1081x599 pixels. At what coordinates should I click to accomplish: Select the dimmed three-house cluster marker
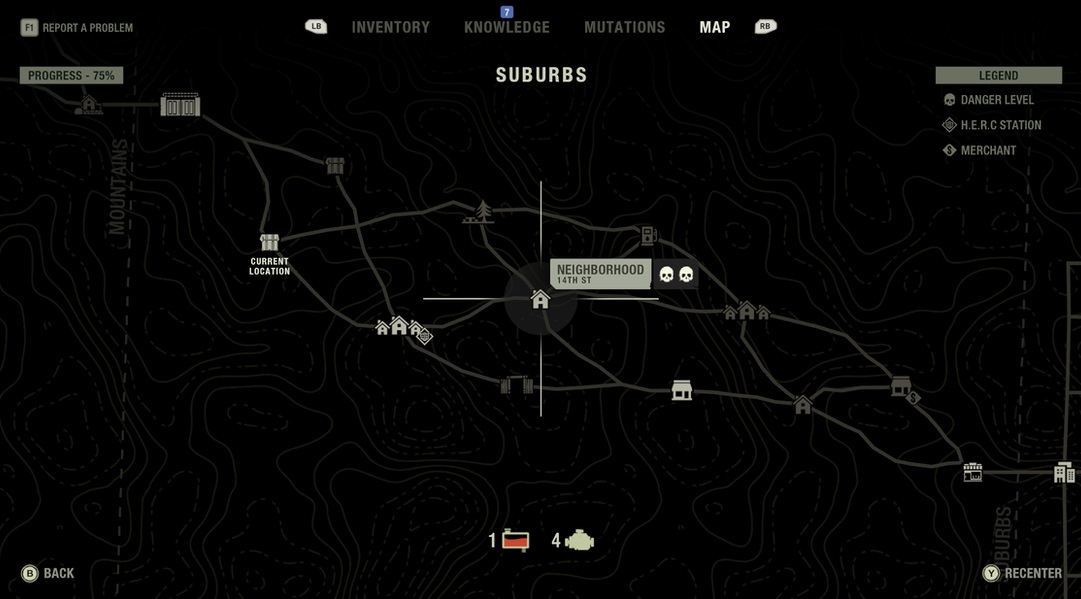point(746,311)
